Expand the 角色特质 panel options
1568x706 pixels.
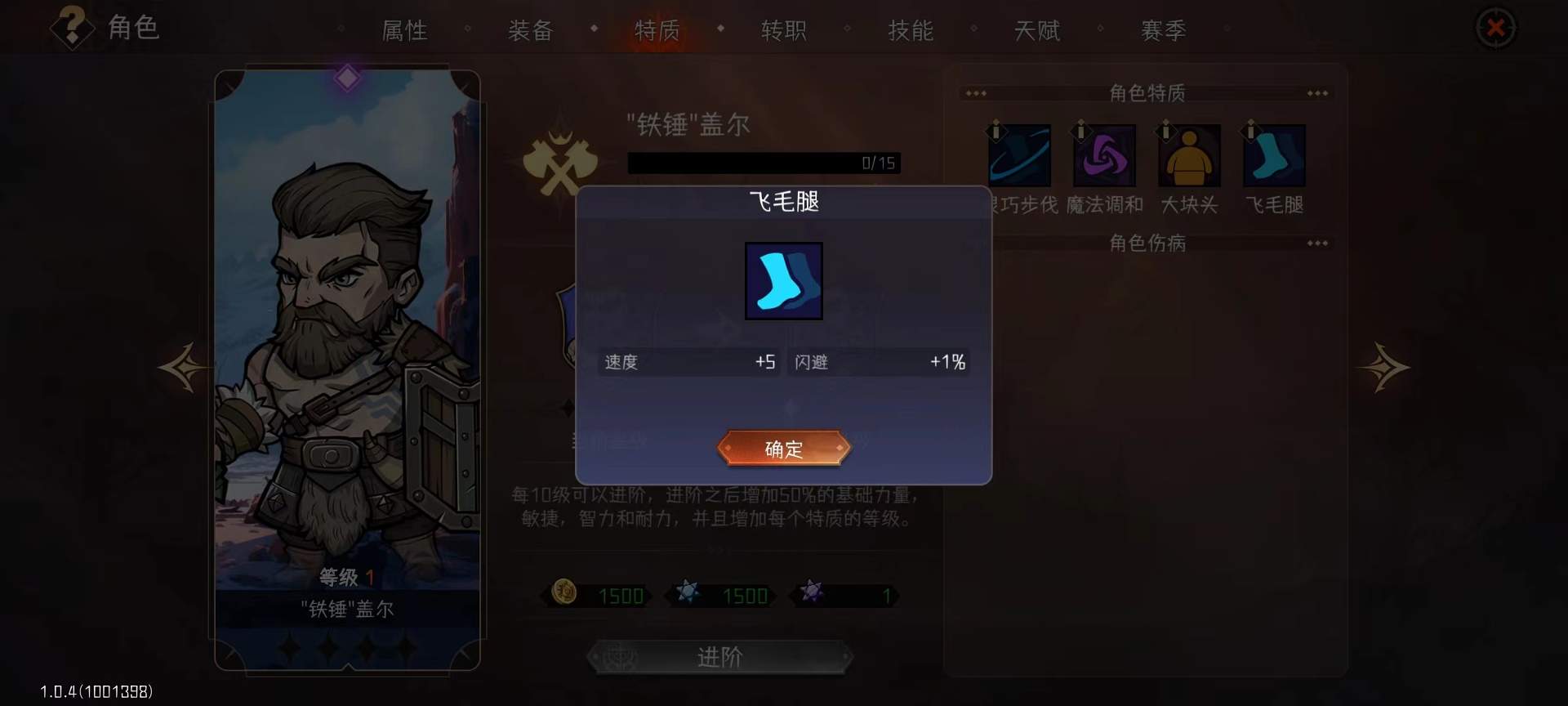pos(1318,92)
